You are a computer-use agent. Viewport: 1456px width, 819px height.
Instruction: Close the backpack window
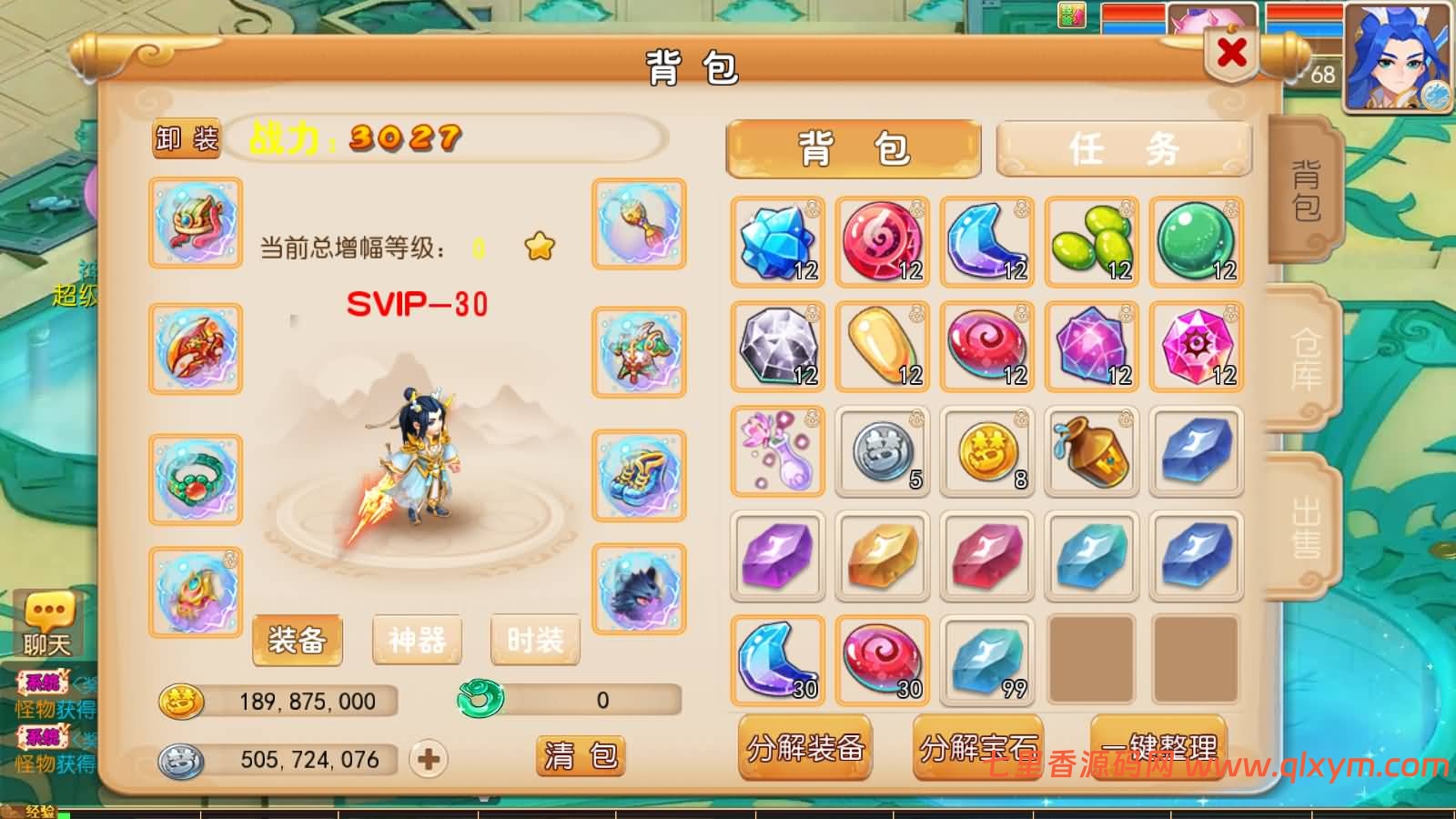point(1231,53)
